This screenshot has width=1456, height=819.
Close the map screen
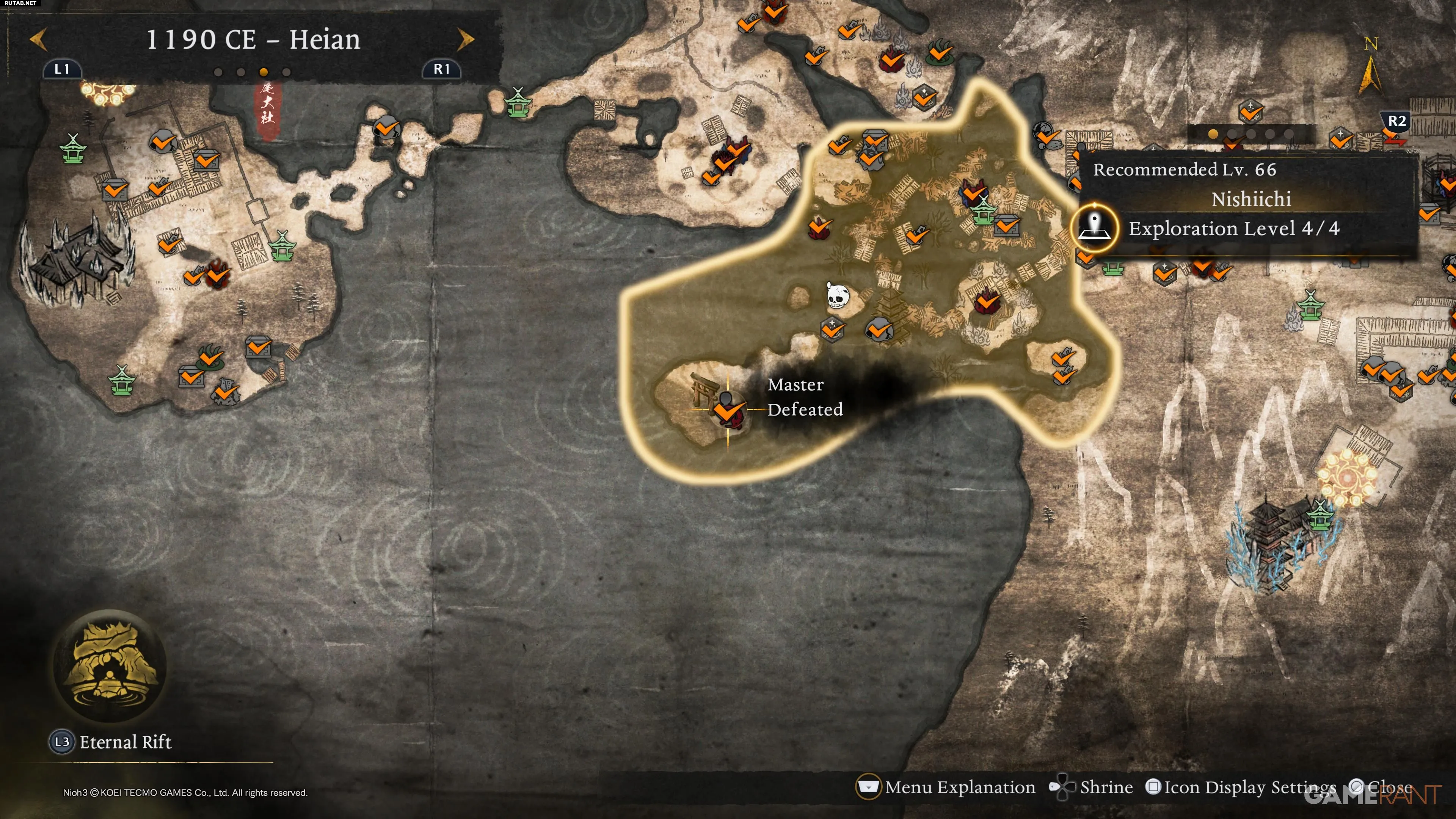[1381, 787]
